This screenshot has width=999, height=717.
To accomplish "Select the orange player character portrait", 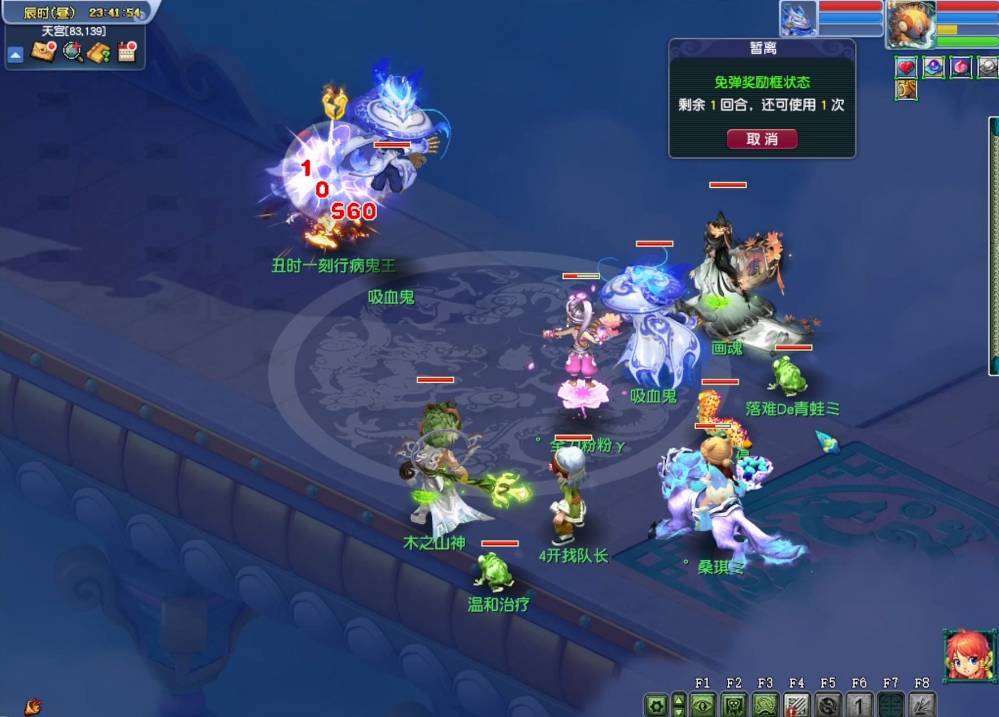I will (x=909, y=23).
